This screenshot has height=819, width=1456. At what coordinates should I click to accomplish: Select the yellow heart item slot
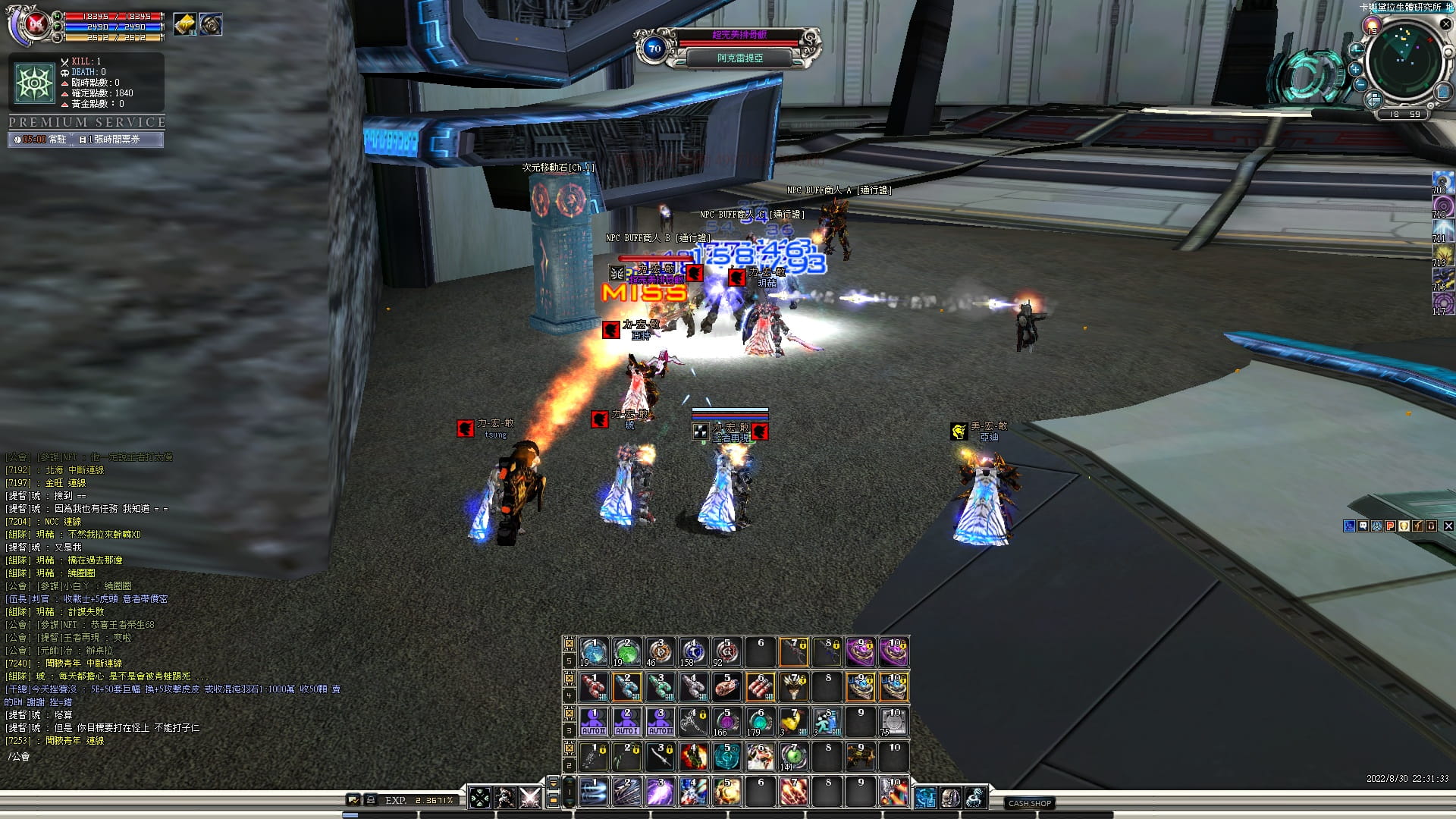point(793,722)
